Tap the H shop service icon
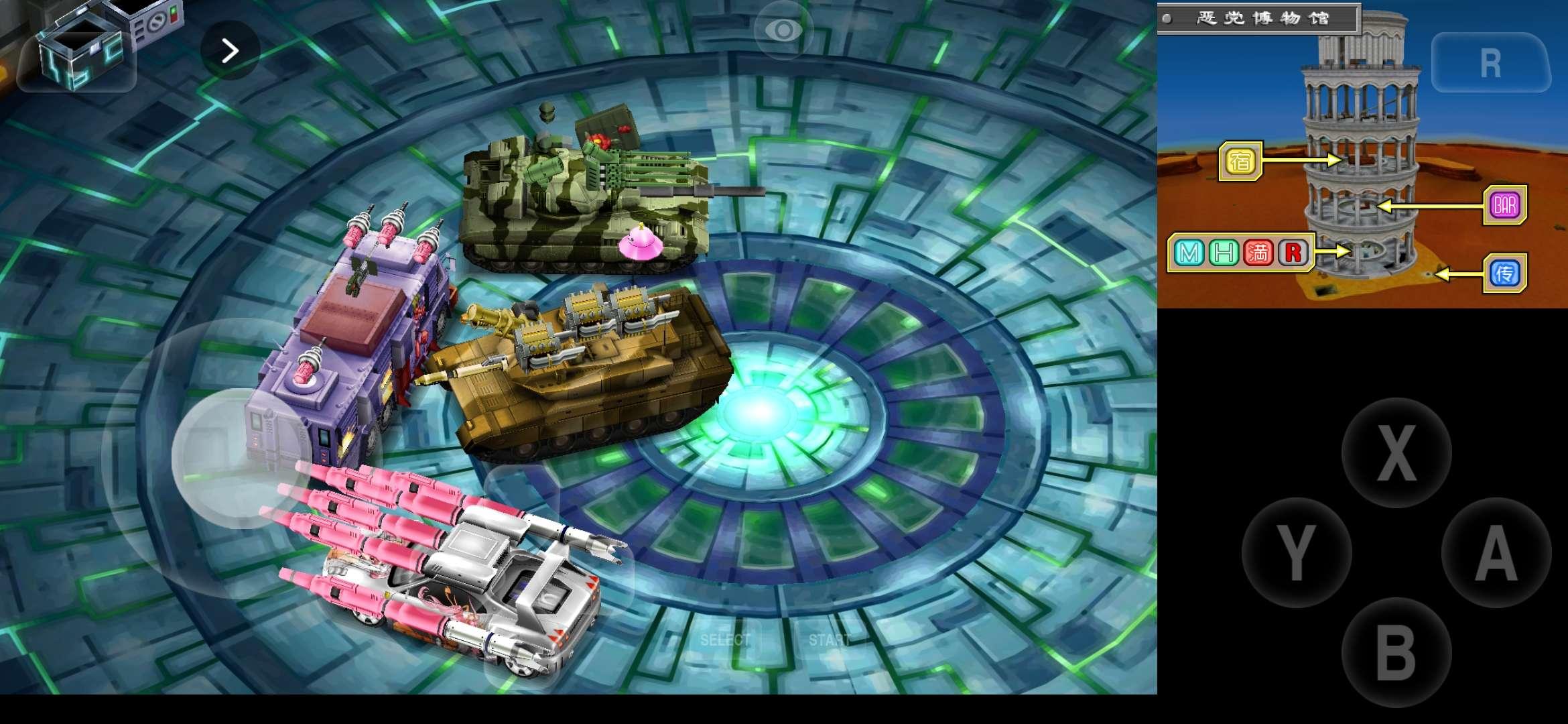This screenshot has width=1568, height=724. pyautogui.click(x=1224, y=253)
